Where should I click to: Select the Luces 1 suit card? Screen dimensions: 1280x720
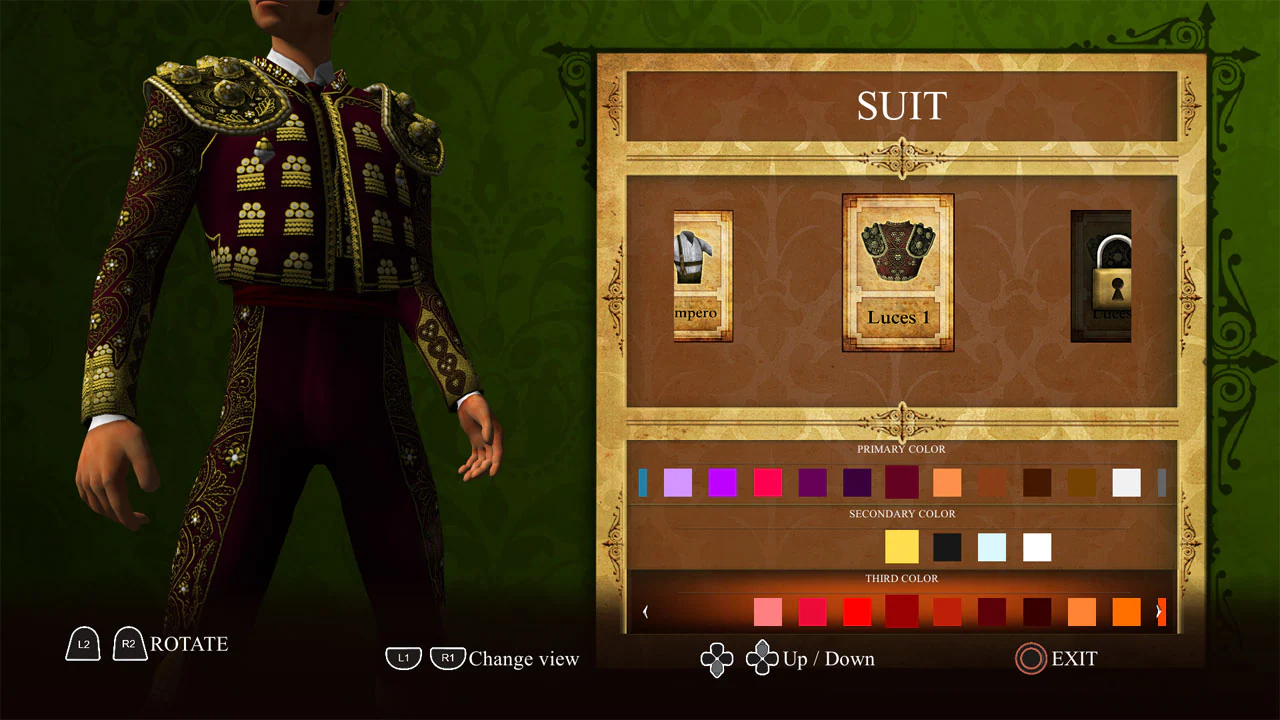[897, 272]
